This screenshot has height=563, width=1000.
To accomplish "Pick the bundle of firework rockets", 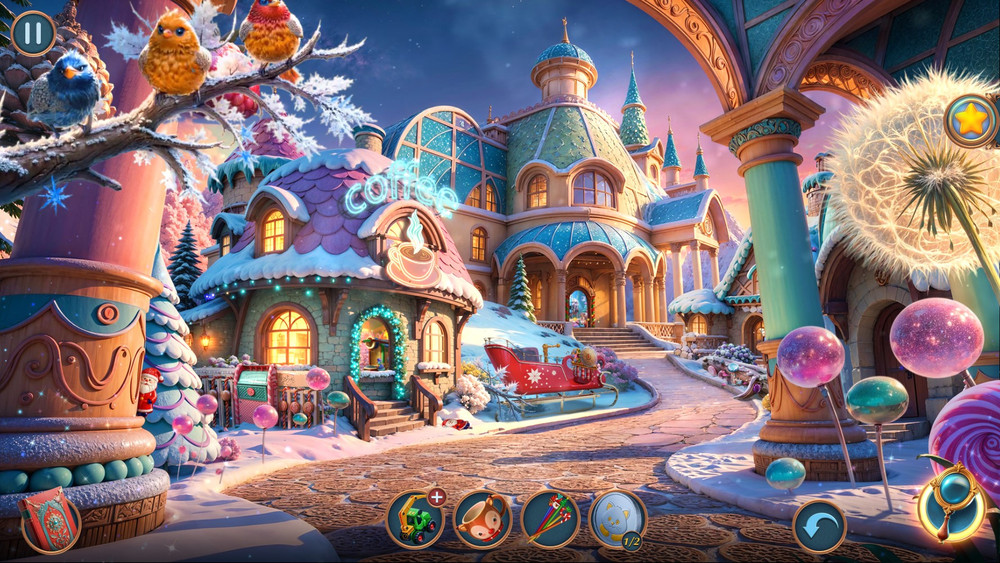I will (x=550, y=520).
